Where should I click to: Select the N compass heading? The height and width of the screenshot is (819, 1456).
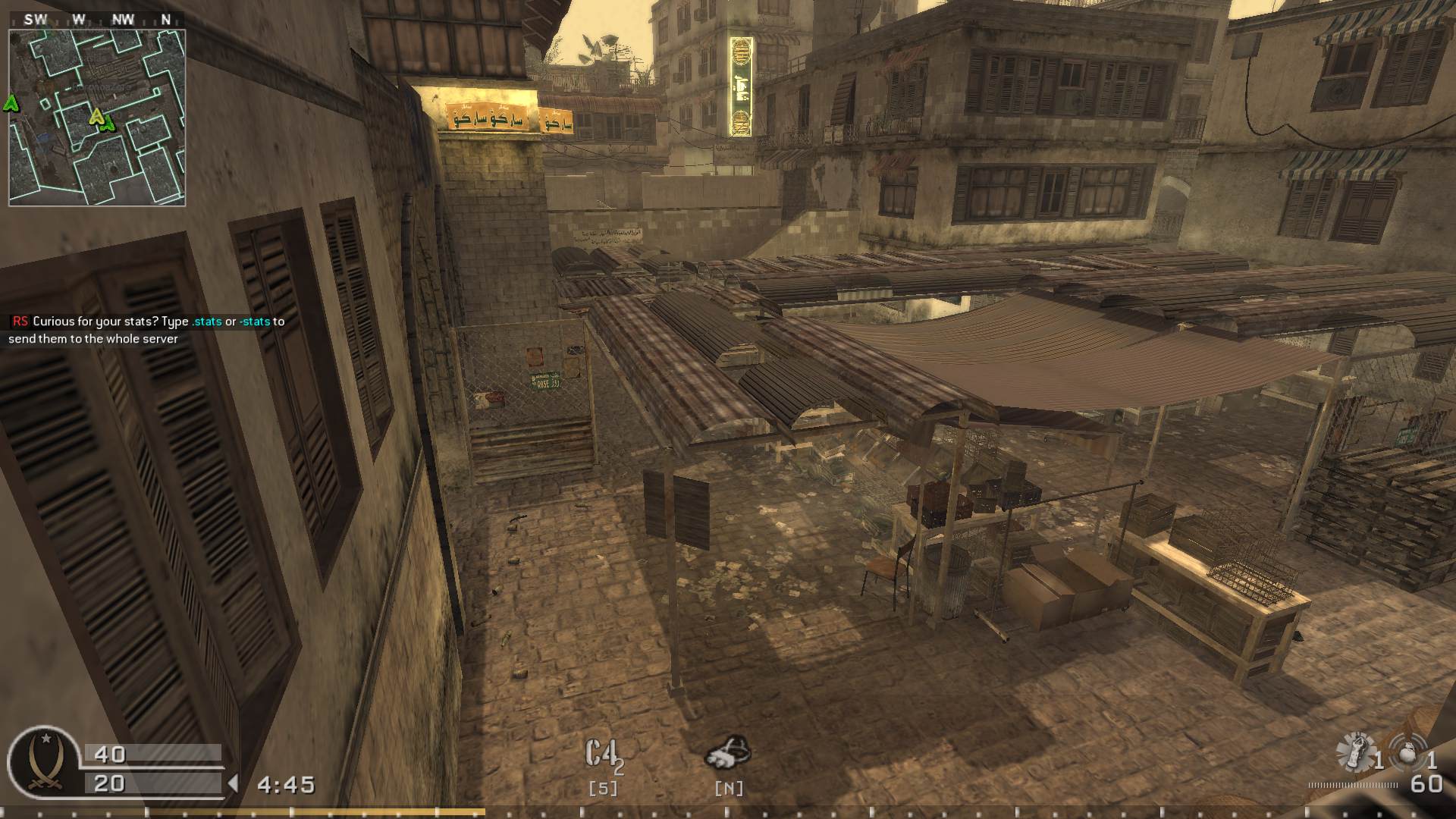point(165,19)
